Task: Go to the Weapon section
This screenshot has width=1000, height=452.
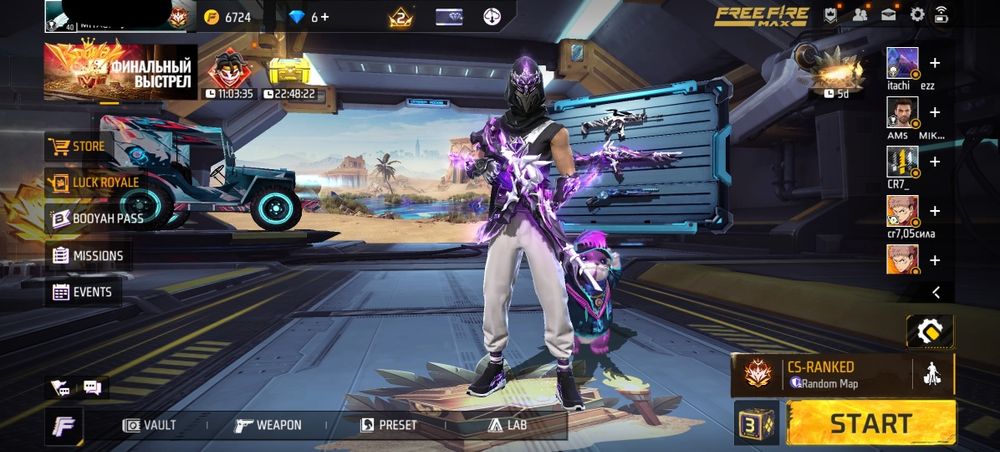Action: pos(268,425)
